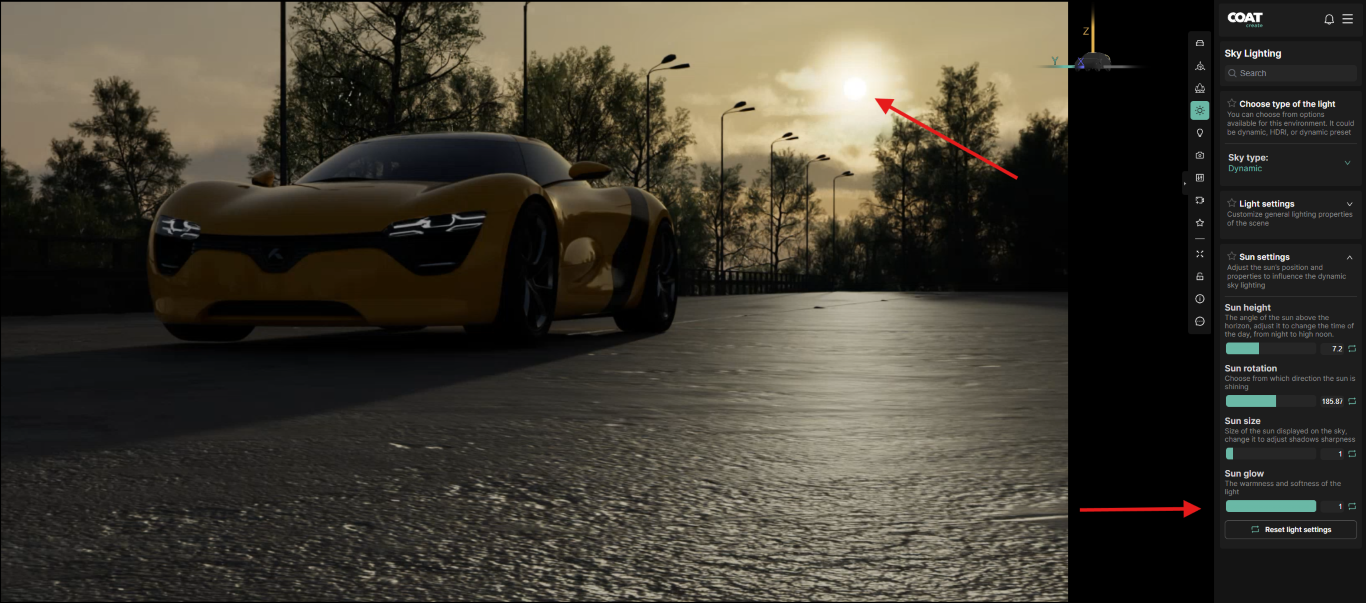Open the camera tool in sidebar
1366x603 pixels.
1200,155
